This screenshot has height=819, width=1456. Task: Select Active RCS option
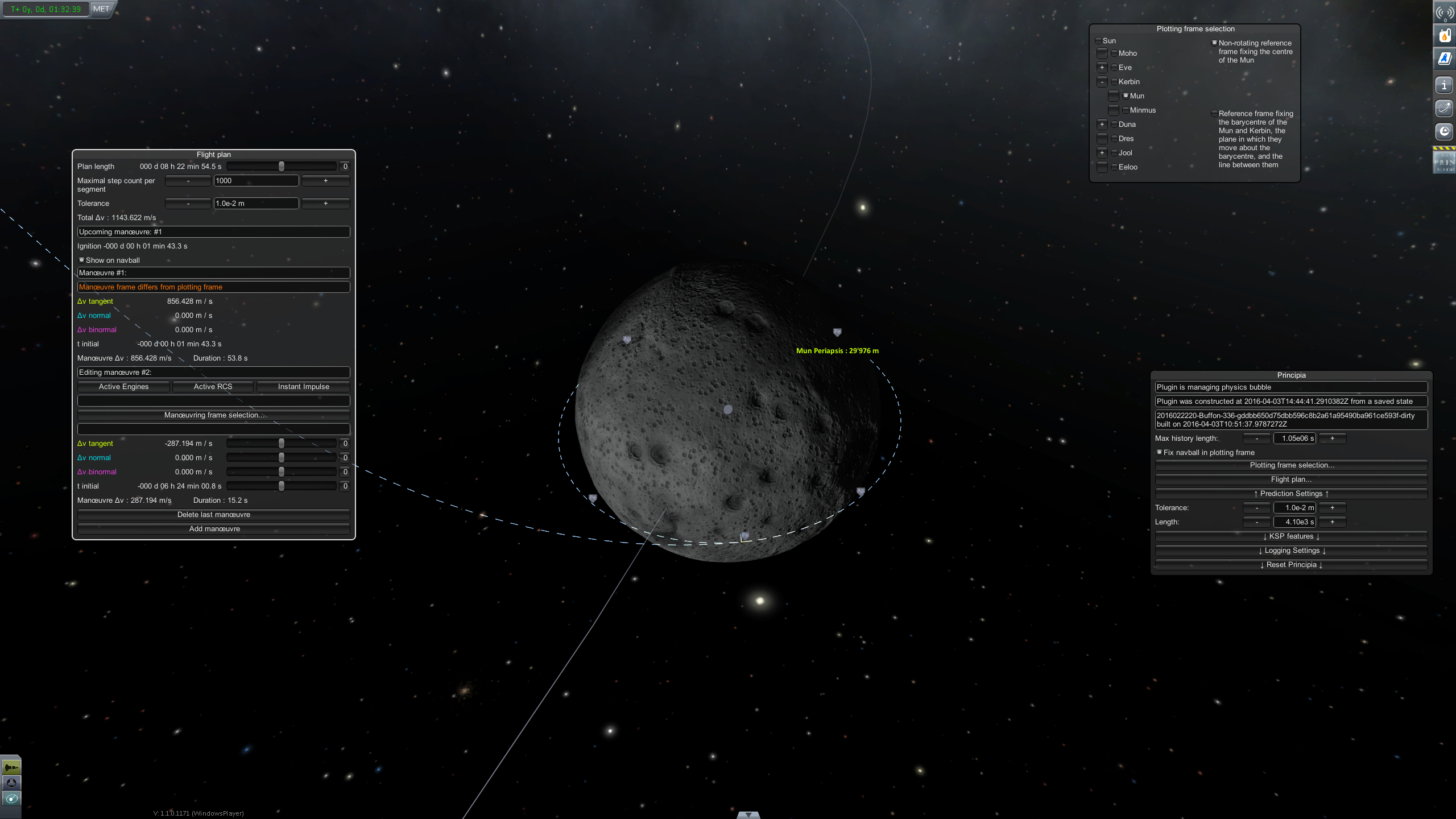coord(213,387)
